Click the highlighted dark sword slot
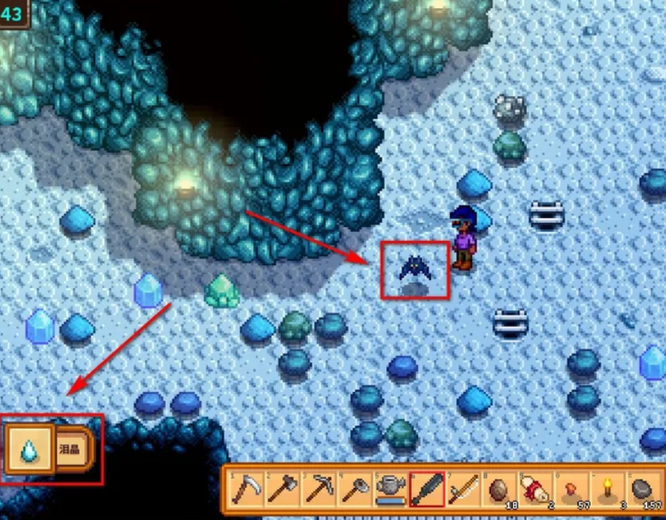The height and width of the screenshot is (520, 666). [x=427, y=490]
